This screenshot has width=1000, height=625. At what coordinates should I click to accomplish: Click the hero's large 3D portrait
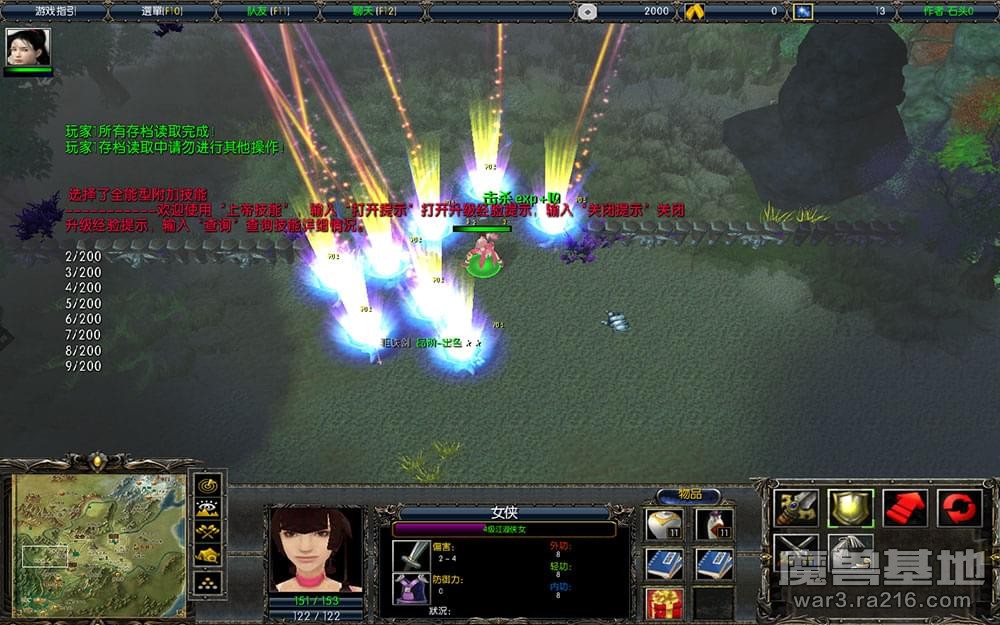[x=315, y=550]
